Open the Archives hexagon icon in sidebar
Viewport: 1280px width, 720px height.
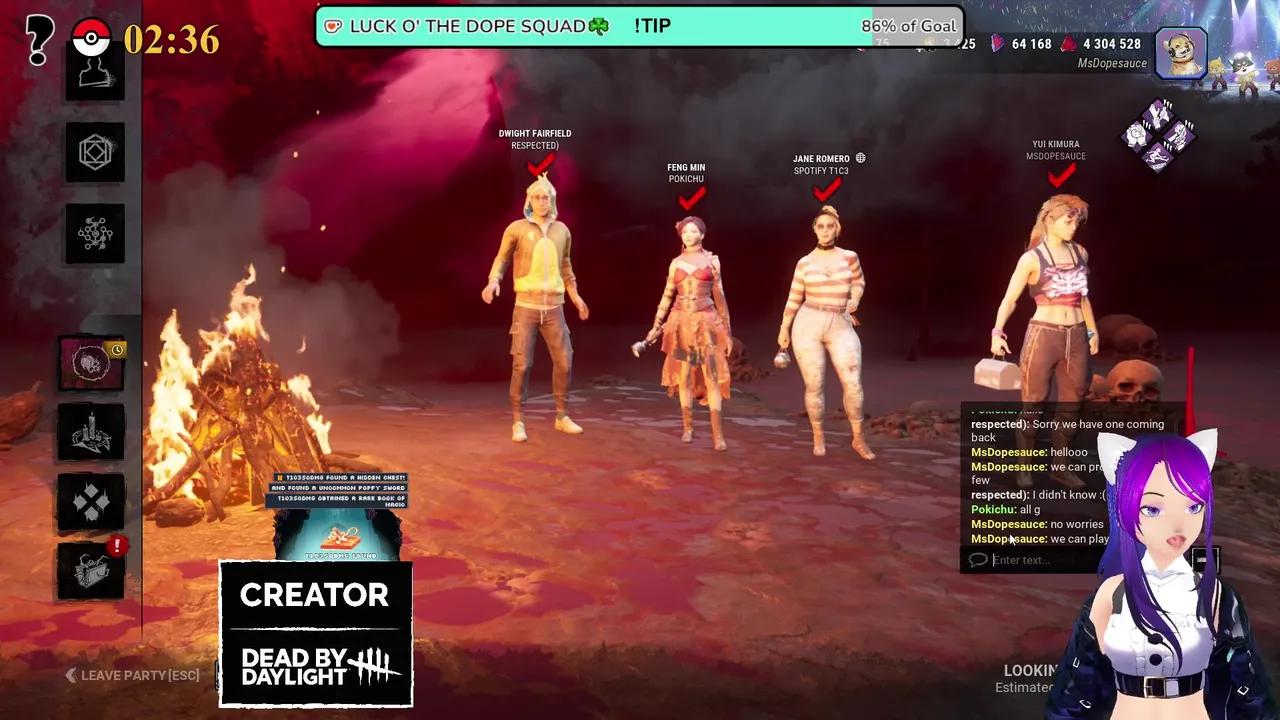[x=94, y=152]
